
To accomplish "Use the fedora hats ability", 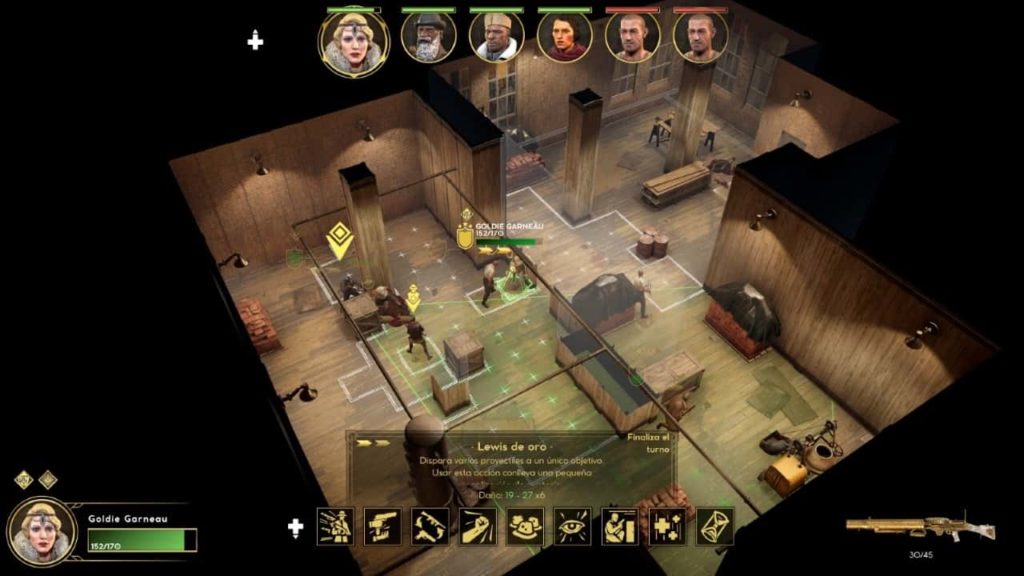I will (x=525, y=526).
